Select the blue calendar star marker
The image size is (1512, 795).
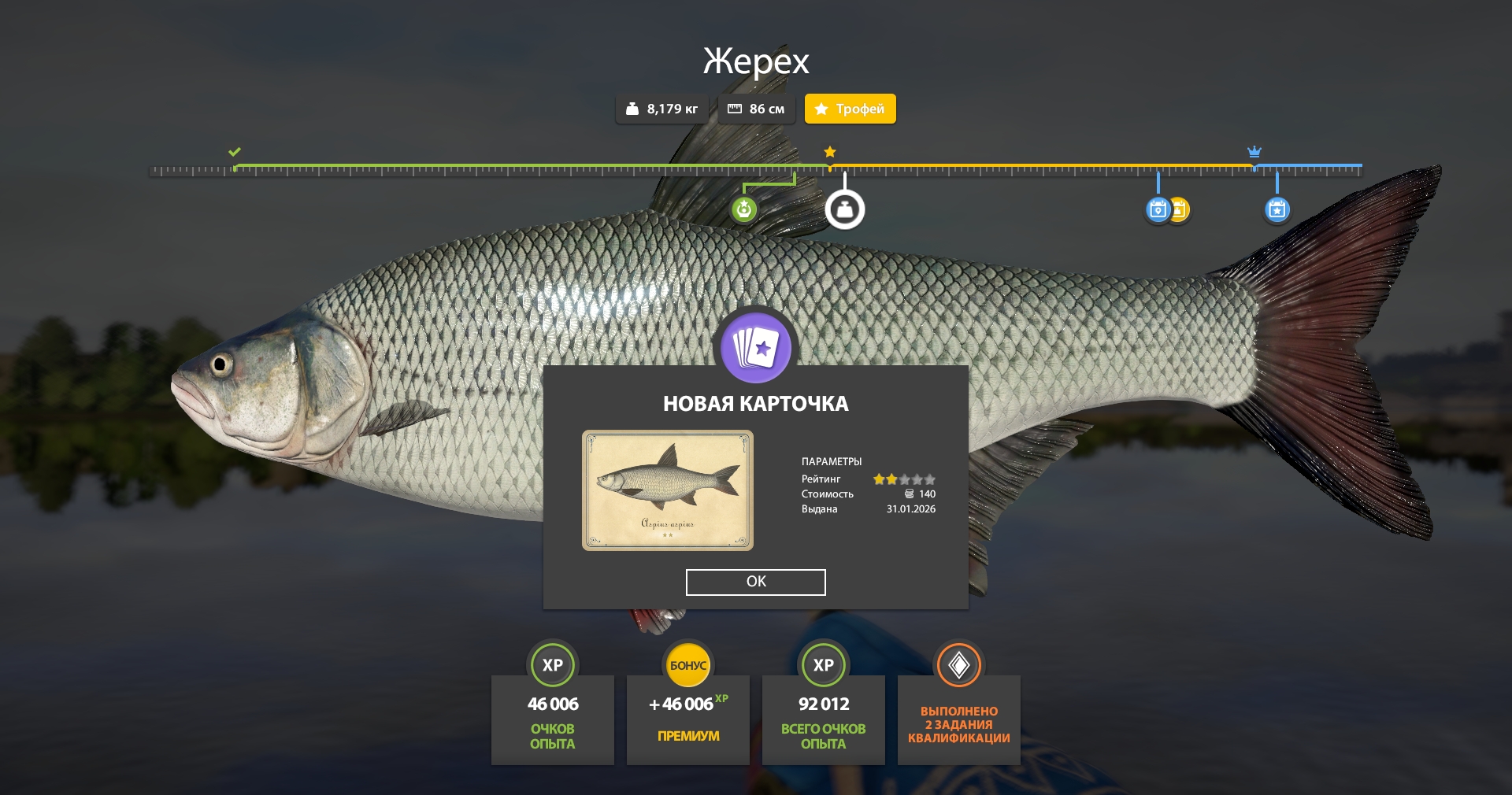pyautogui.click(x=1277, y=209)
